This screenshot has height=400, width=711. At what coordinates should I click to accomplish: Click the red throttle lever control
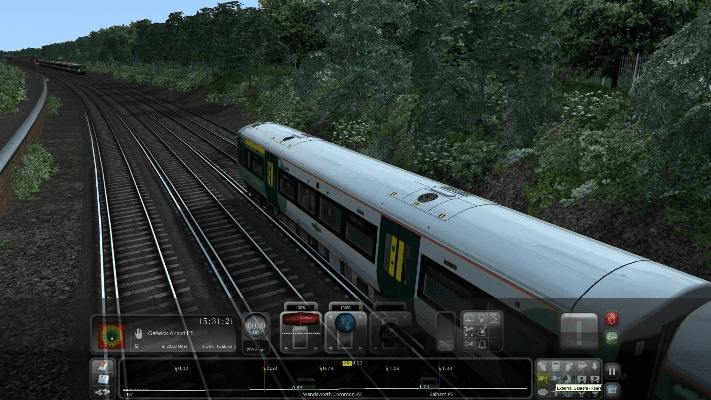pyautogui.click(x=301, y=320)
